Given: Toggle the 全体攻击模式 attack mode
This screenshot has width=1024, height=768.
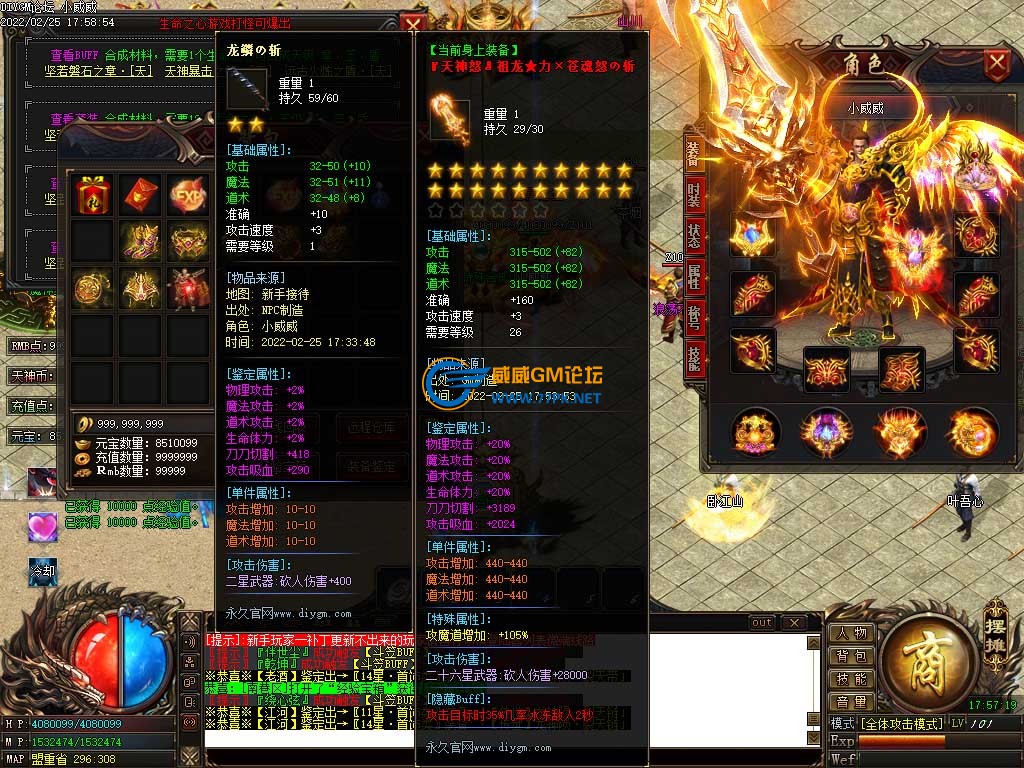Looking at the screenshot, I should (x=902, y=723).
